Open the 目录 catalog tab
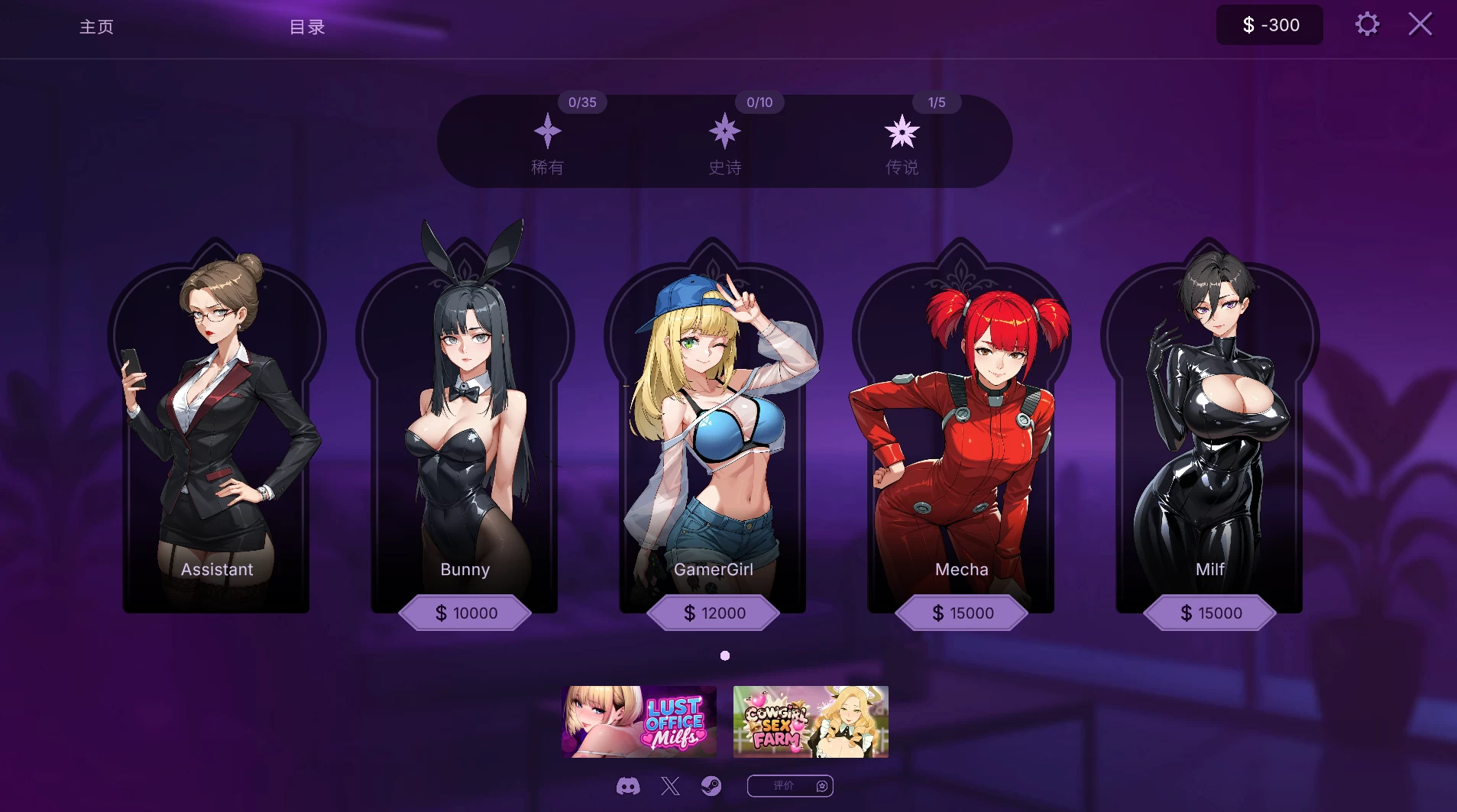Image resolution: width=1457 pixels, height=812 pixels. pos(306,27)
